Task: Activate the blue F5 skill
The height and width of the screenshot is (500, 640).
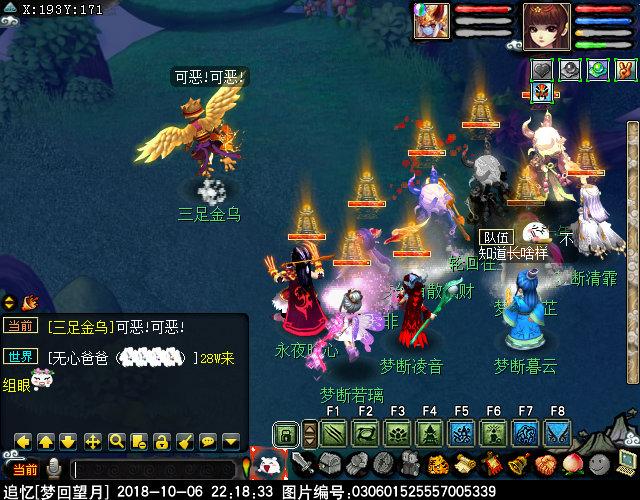Action: point(461,433)
